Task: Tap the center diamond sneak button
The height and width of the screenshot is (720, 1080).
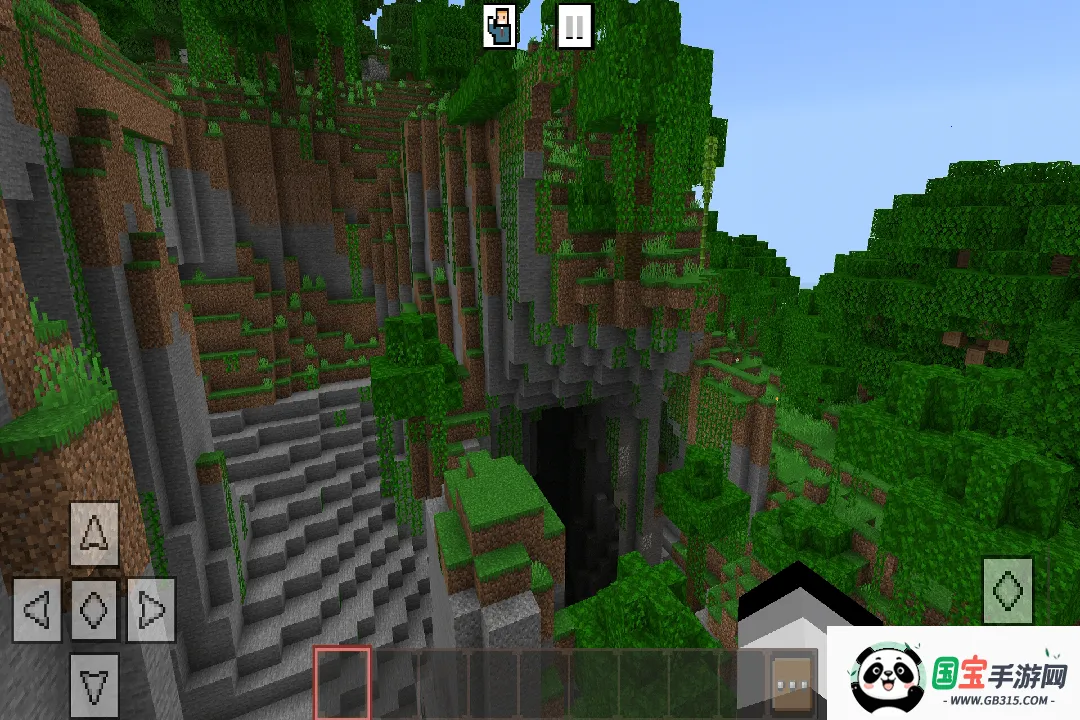Action: (x=95, y=609)
